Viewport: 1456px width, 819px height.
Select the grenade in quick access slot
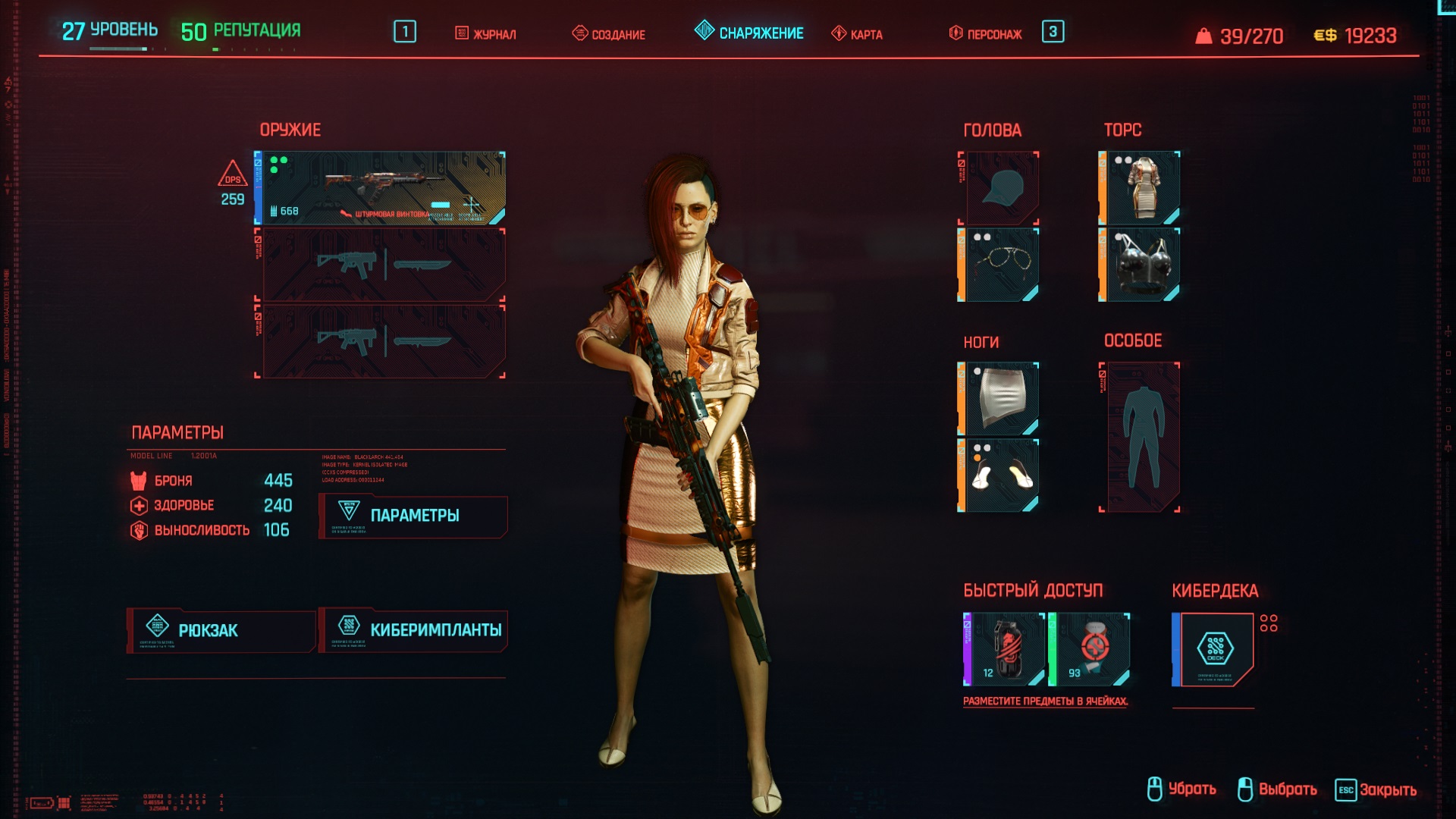(x=1003, y=650)
